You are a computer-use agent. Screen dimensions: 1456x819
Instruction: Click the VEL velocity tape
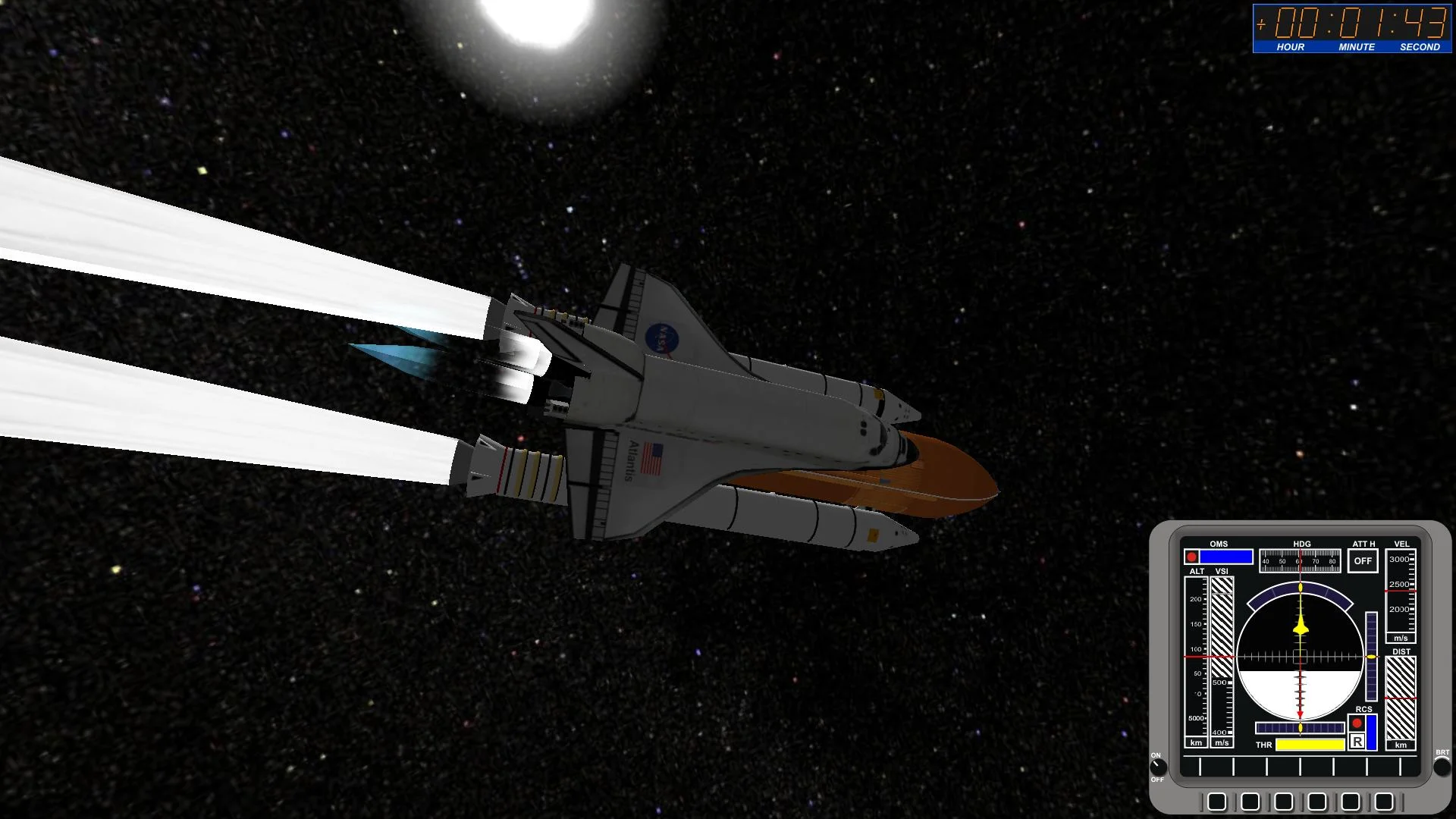click(1401, 591)
